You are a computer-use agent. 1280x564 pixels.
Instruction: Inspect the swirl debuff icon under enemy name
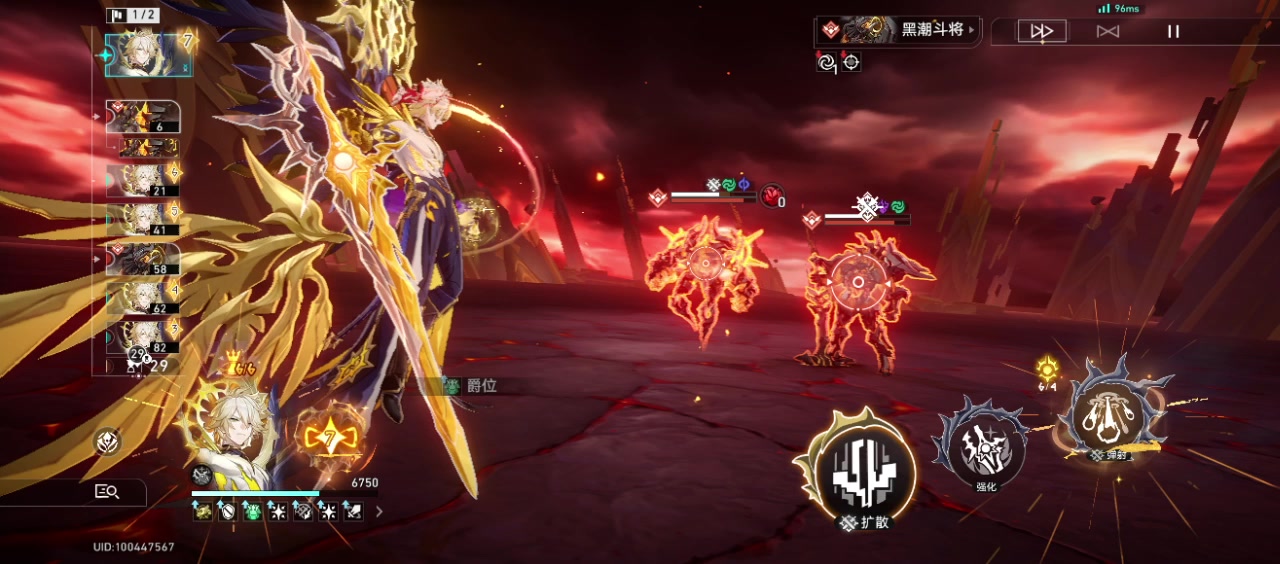(826, 62)
